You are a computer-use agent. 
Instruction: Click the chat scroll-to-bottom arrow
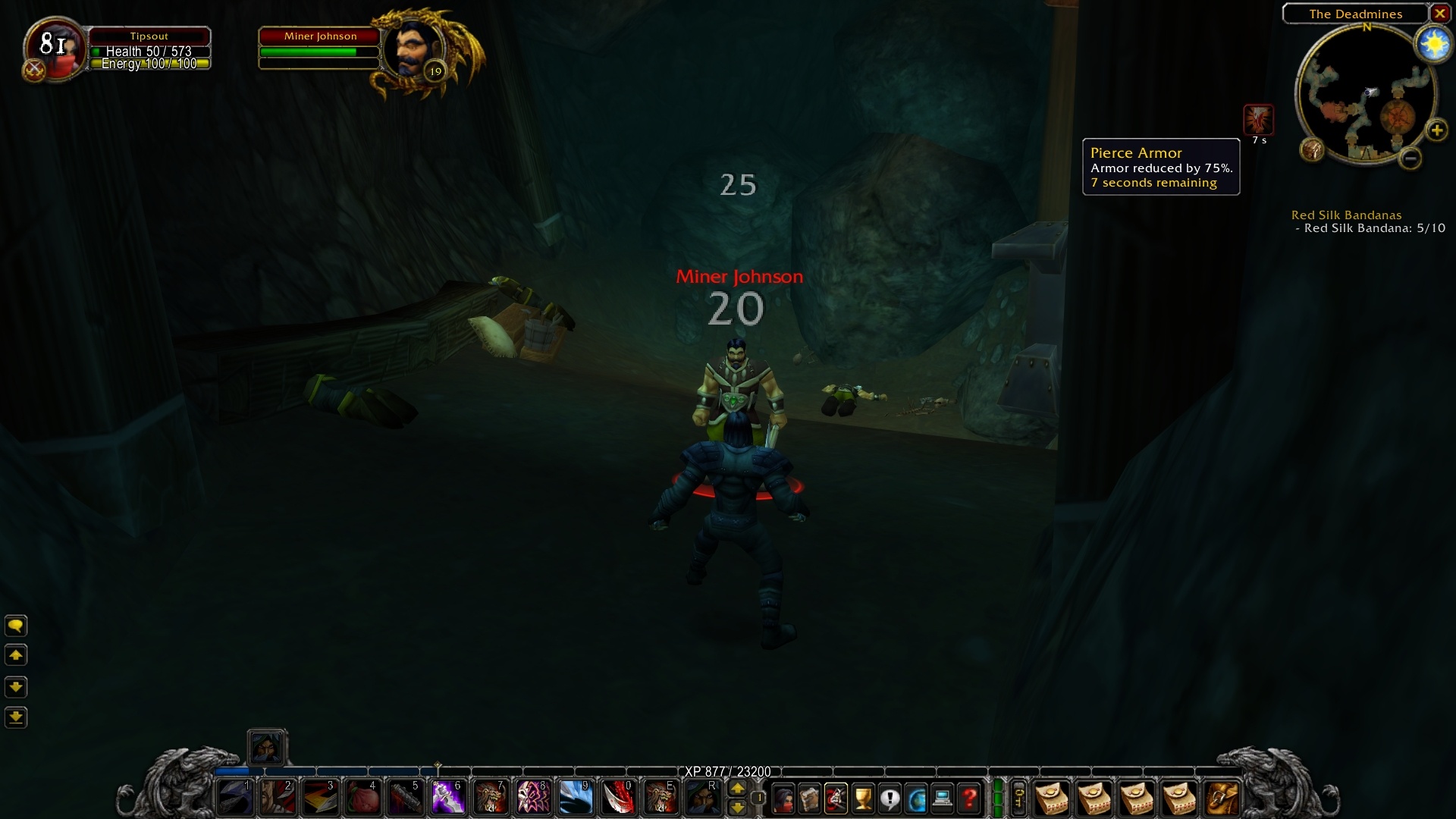coord(17,717)
